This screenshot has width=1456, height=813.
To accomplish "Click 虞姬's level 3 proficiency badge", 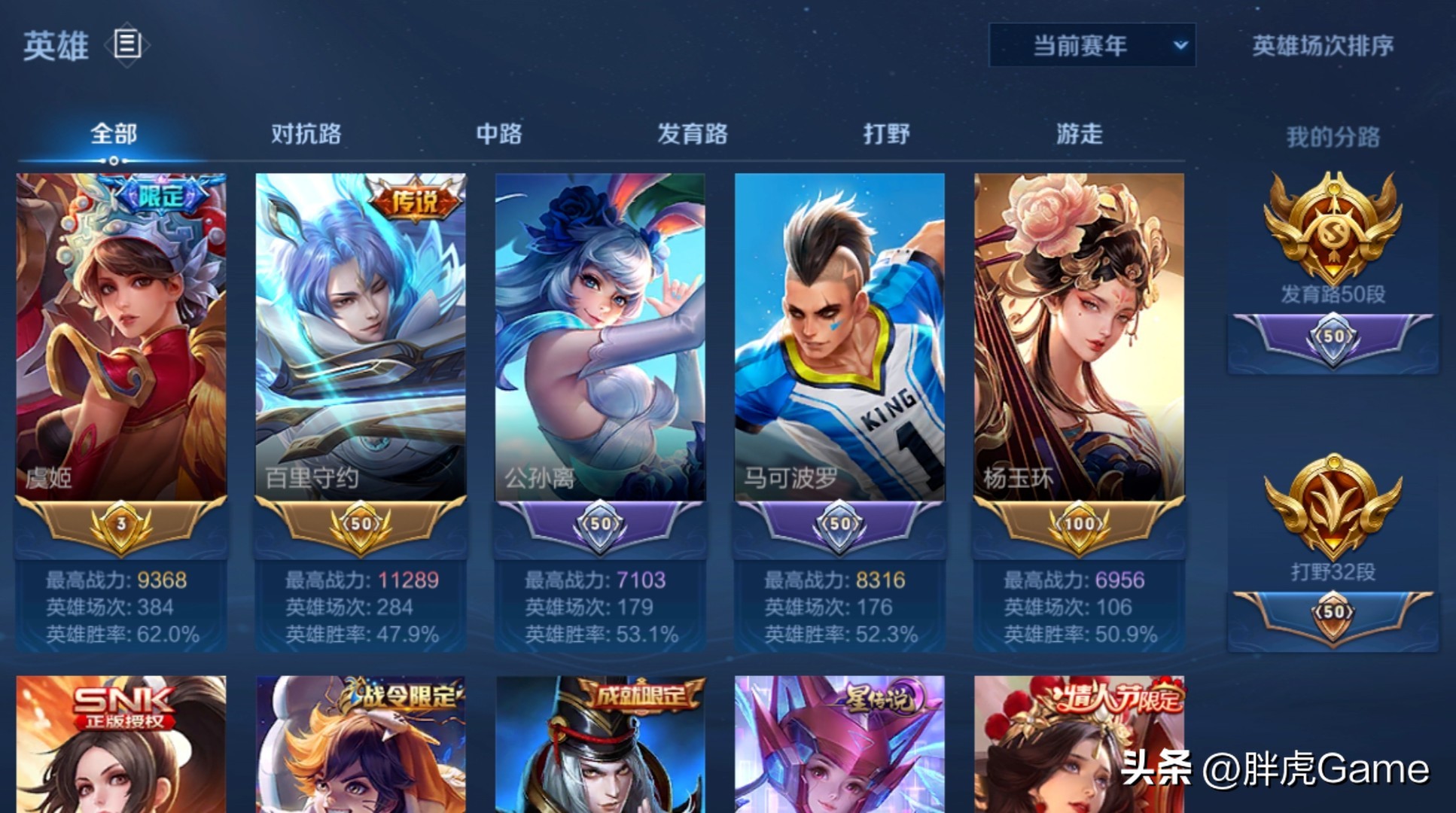I will (119, 525).
